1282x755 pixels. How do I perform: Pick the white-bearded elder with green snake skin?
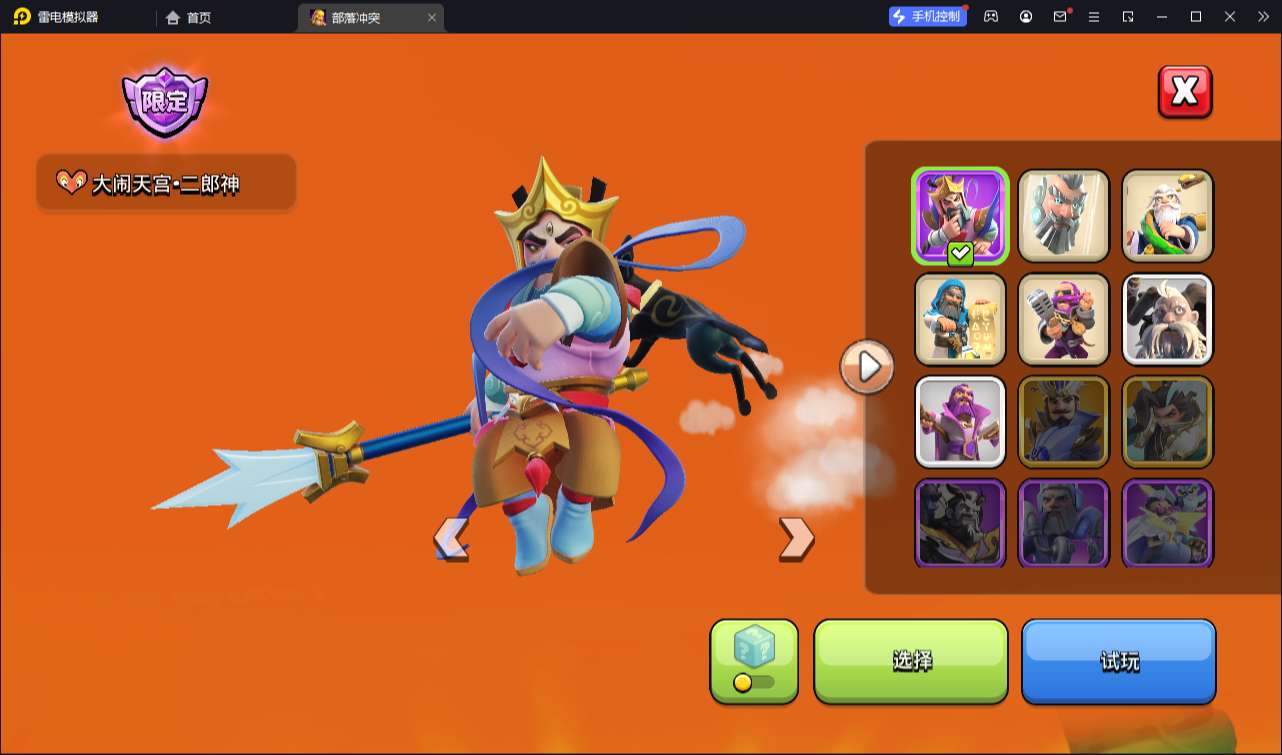[1167, 216]
